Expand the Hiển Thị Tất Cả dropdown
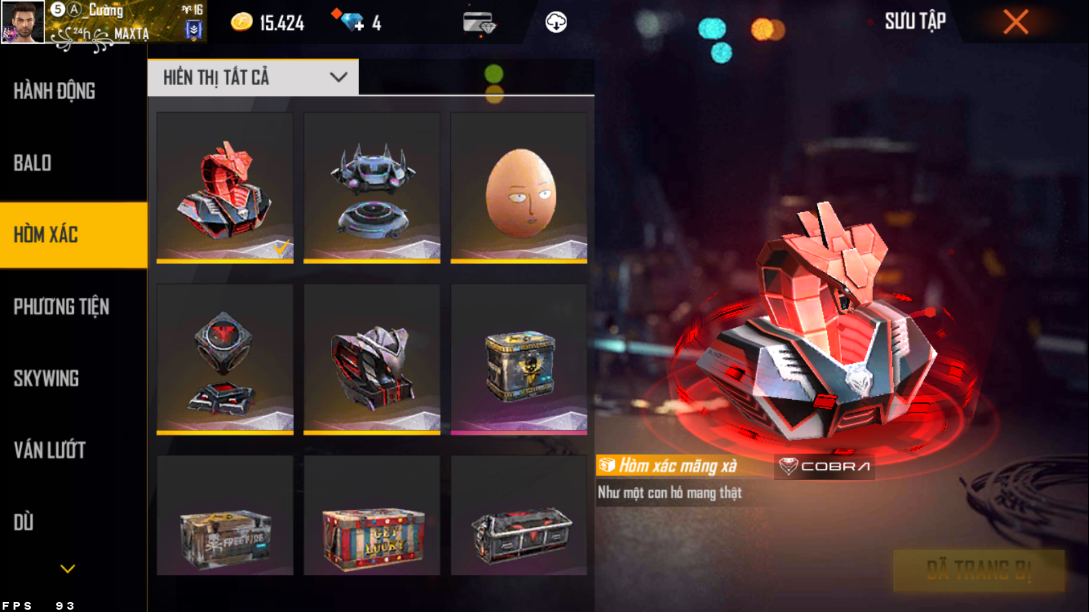 point(253,77)
